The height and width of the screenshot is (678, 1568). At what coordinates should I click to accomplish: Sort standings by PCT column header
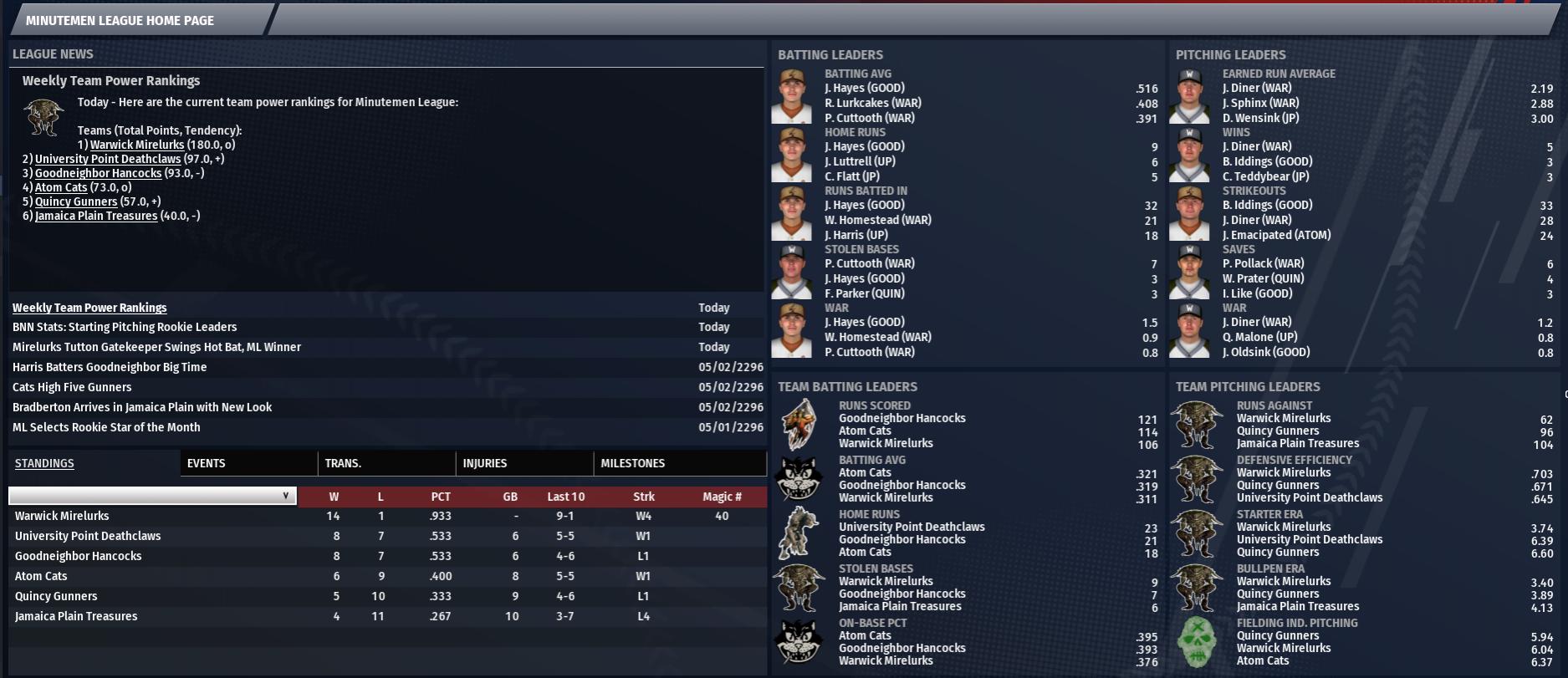[x=441, y=497]
